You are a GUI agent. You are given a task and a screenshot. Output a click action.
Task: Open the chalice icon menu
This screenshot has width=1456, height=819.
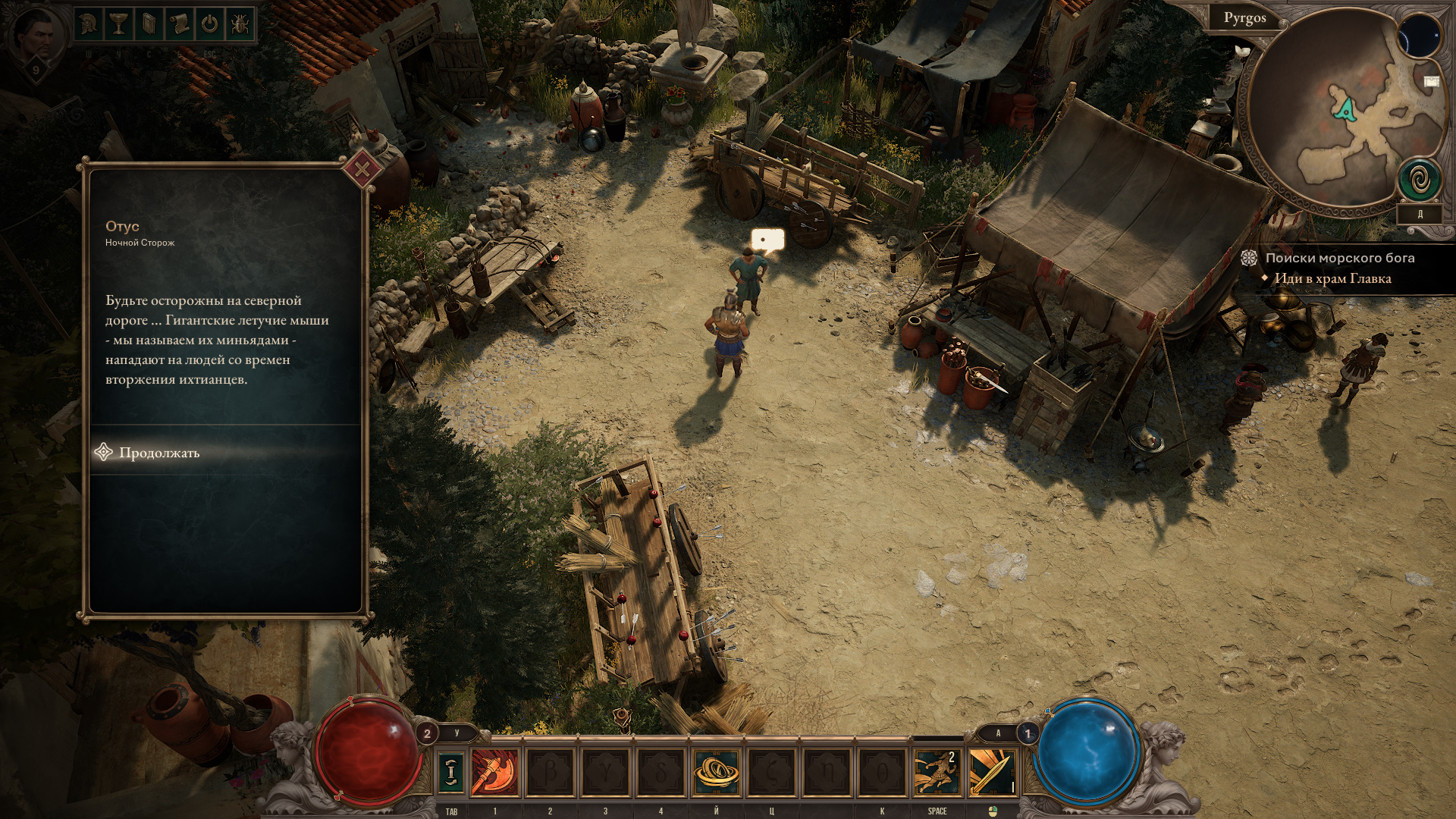(118, 24)
